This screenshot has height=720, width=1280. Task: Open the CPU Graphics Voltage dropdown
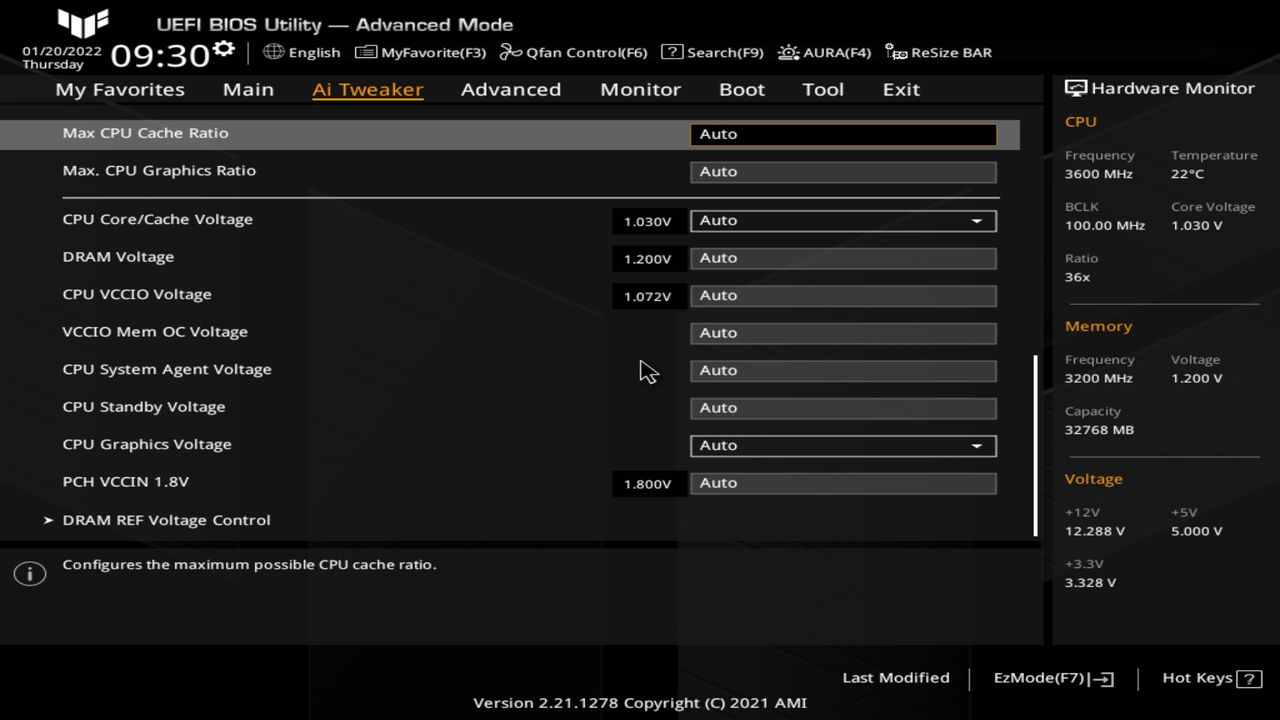coord(977,445)
